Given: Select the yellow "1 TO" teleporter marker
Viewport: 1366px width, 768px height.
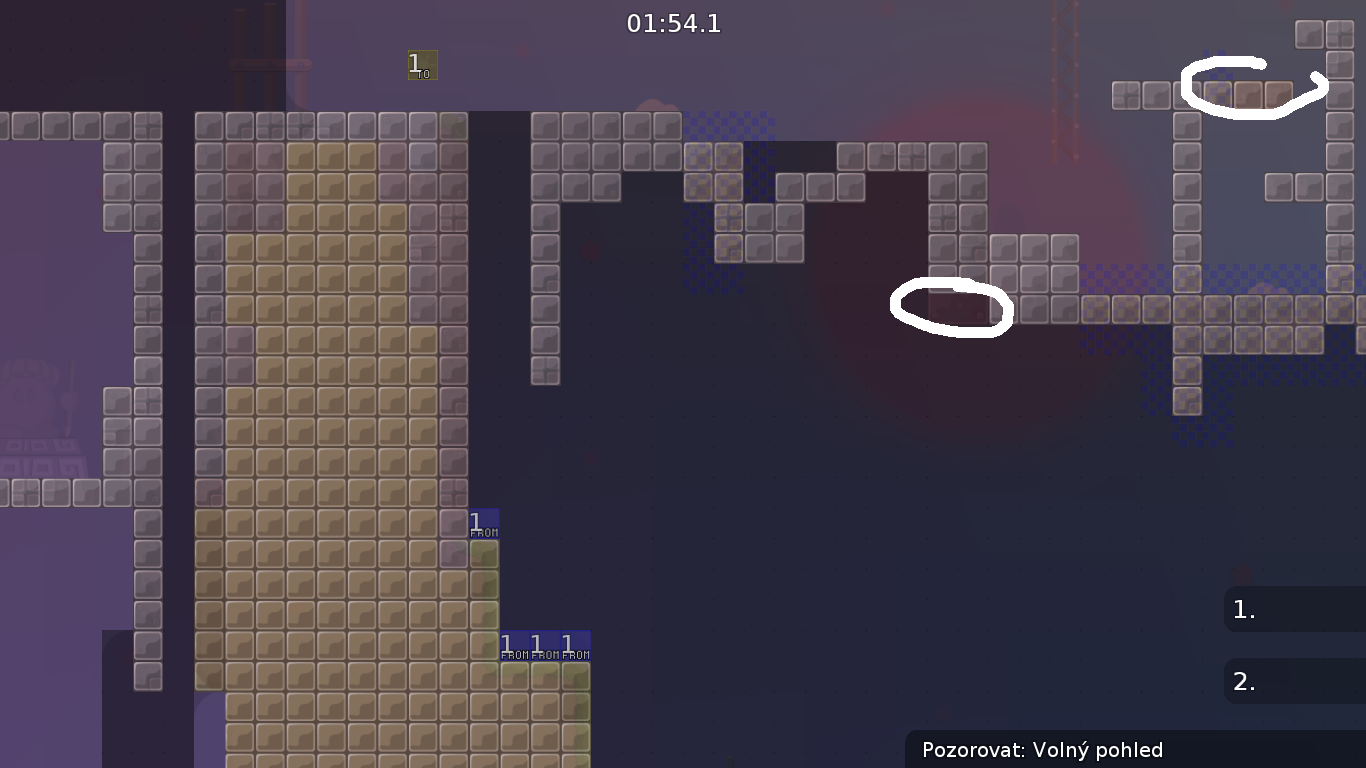Looking at the screenshot, I should tap(420, 66).
